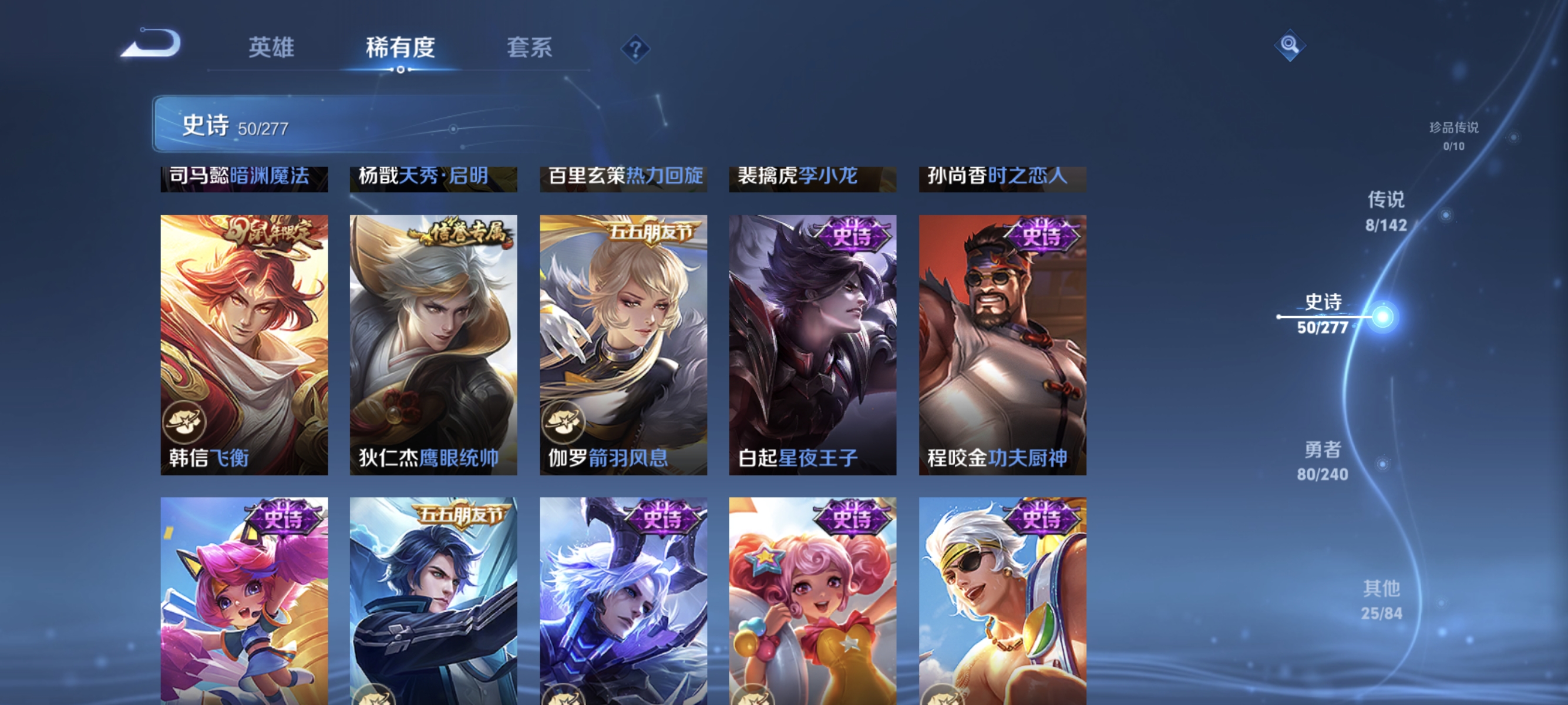Open the search magnifier at top right
1568x705 pixels.
(x=1290, y=45)
